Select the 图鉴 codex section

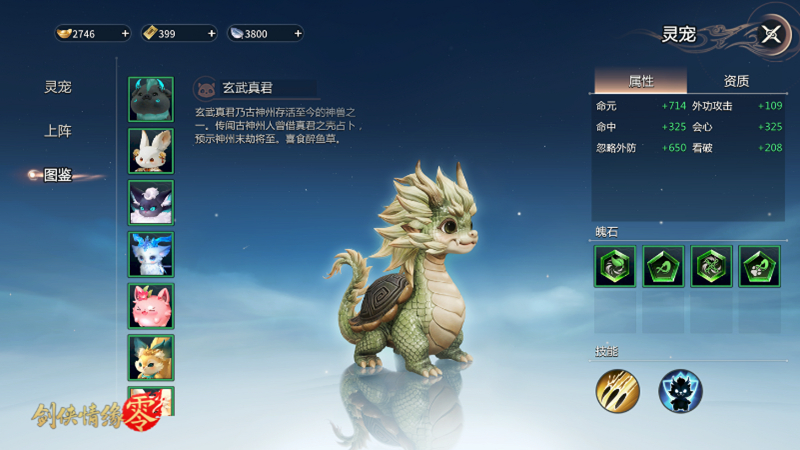(58, 175)
